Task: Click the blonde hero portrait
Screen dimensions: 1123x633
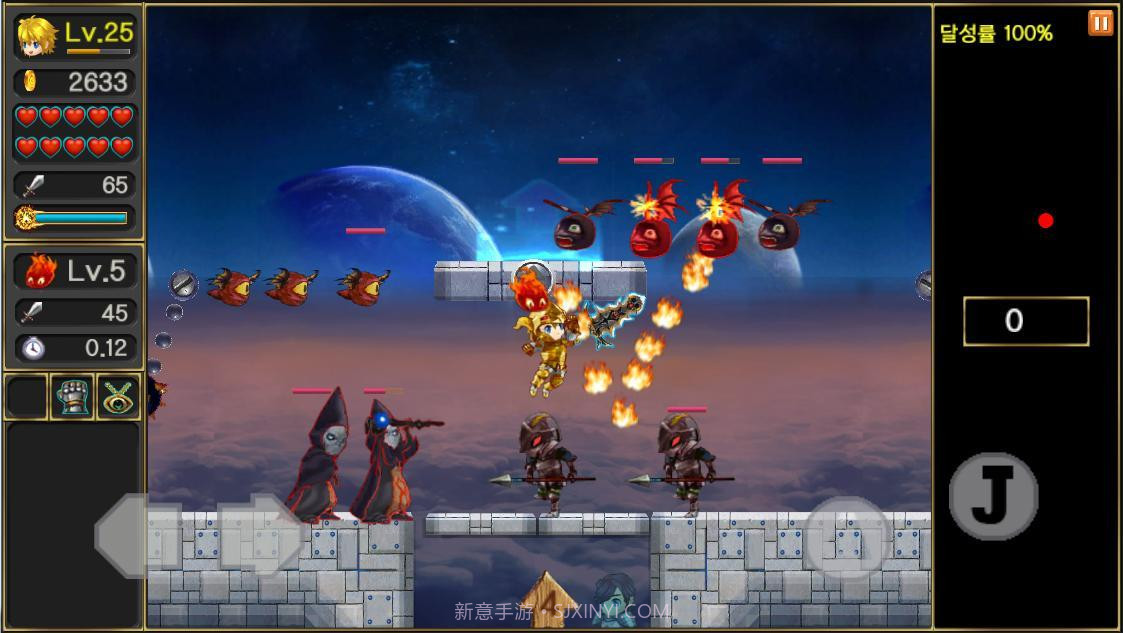Action: [x=37, y=37]
